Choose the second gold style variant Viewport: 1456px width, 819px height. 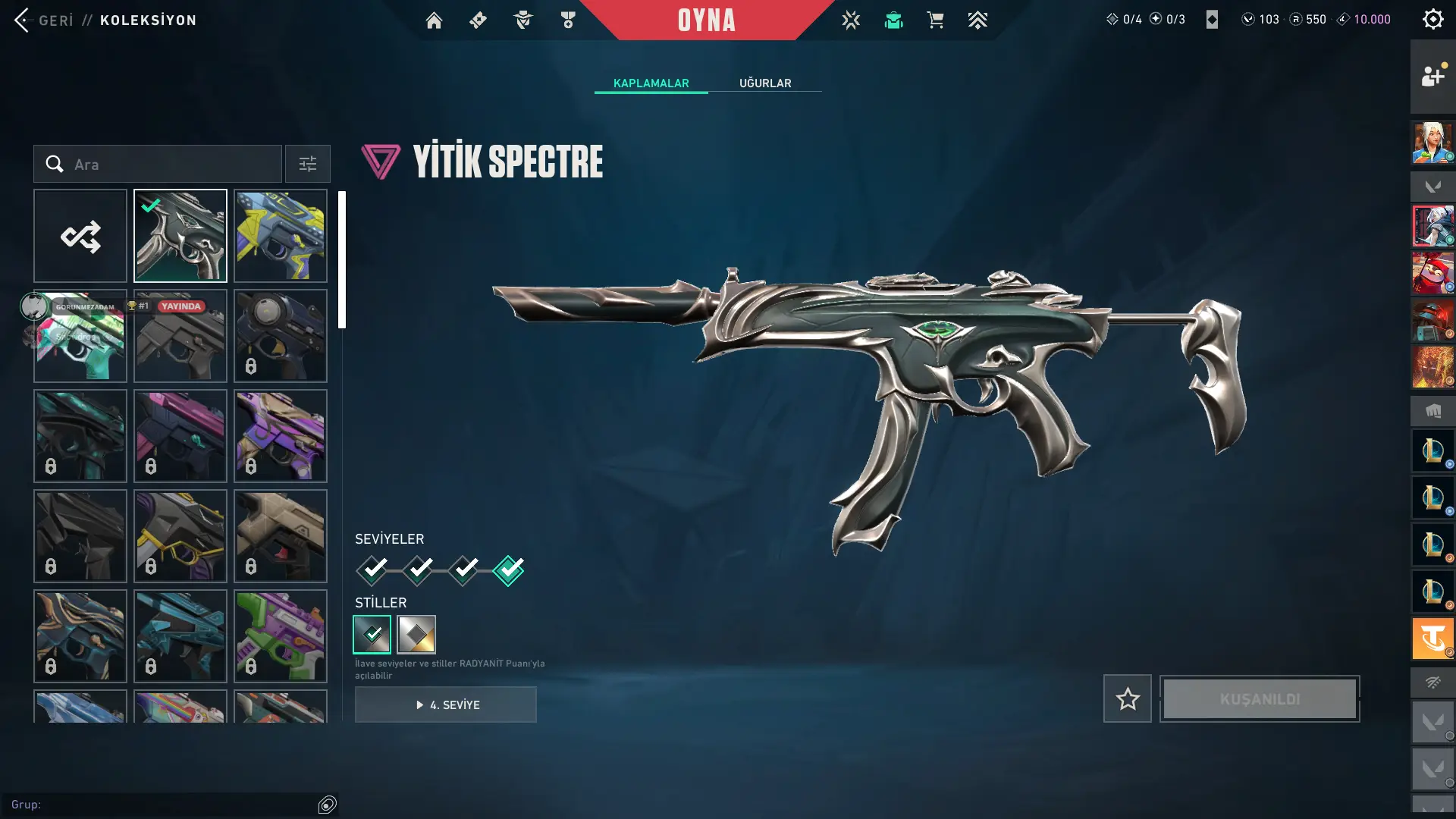(x=416, y=635)
